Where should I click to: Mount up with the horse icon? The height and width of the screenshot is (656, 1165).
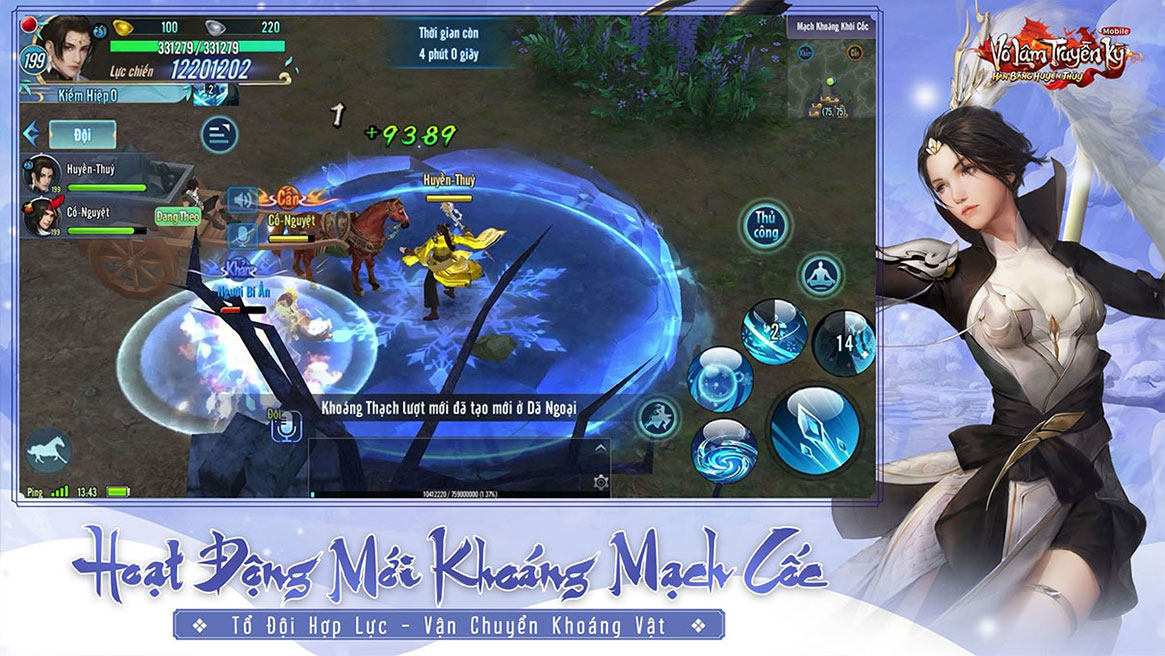[48, 451]
